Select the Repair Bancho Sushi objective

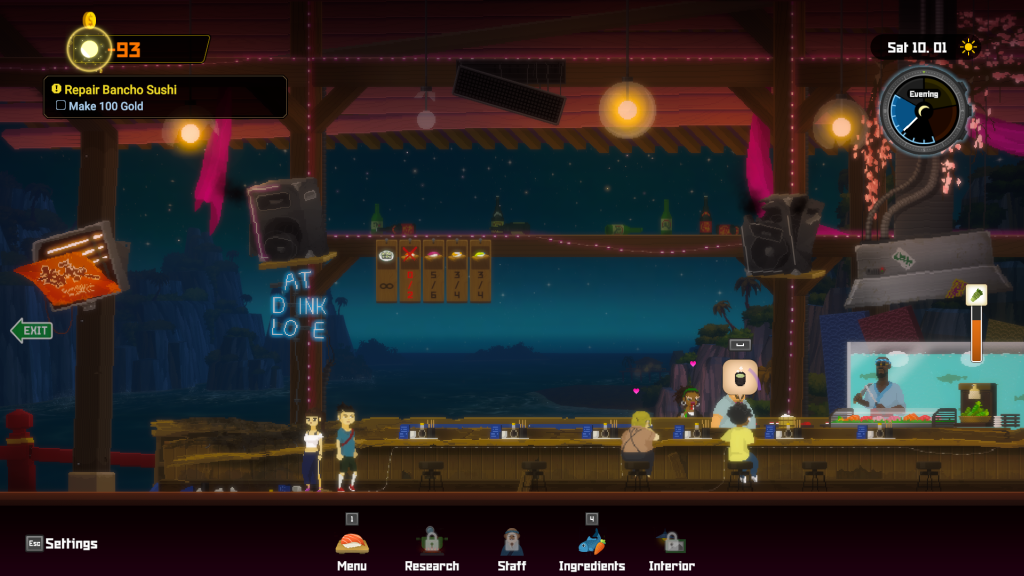pyautogui.click(x=120, y=90)
